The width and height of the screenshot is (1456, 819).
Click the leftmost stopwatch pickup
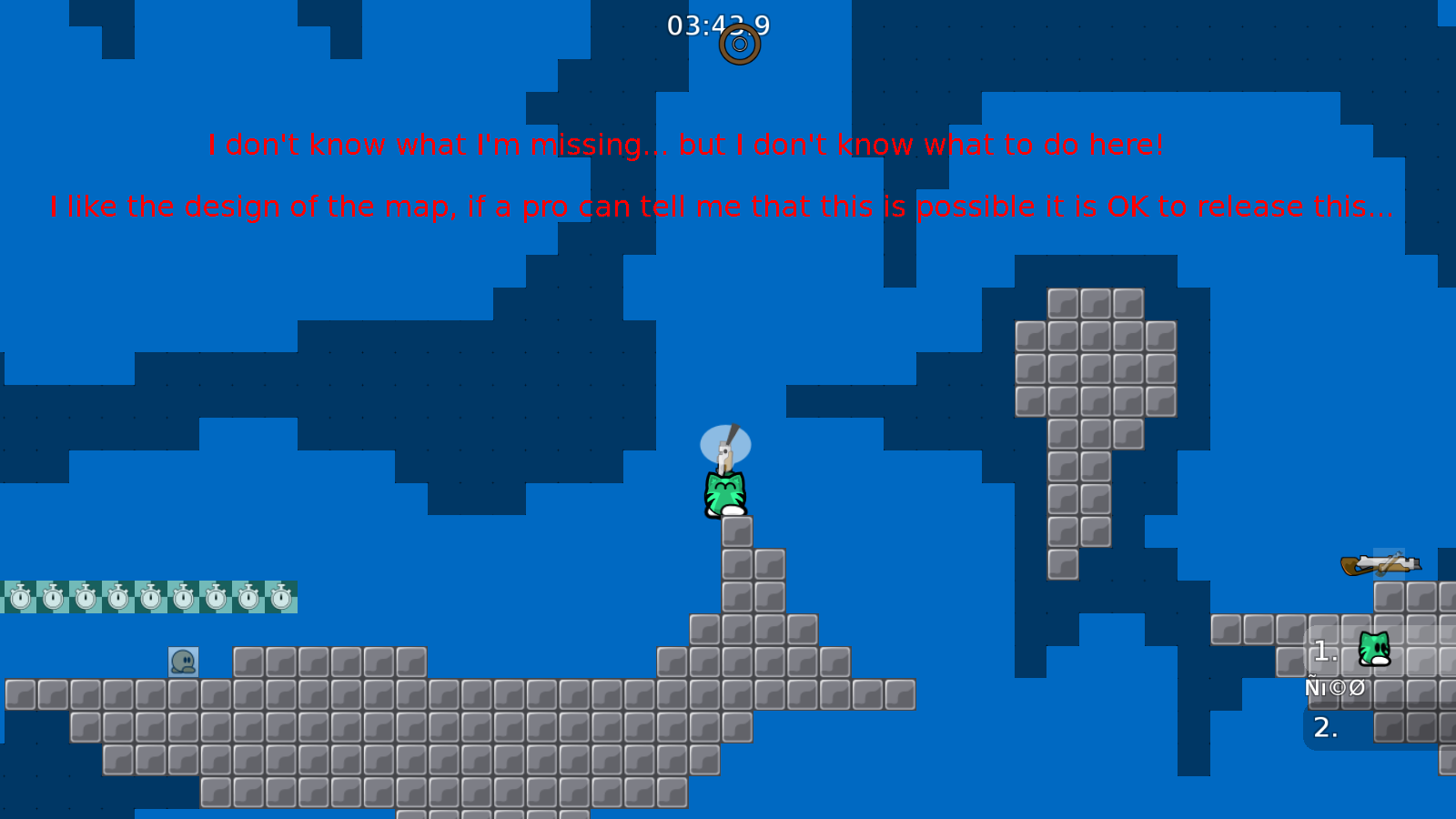(x=19, y=599)
